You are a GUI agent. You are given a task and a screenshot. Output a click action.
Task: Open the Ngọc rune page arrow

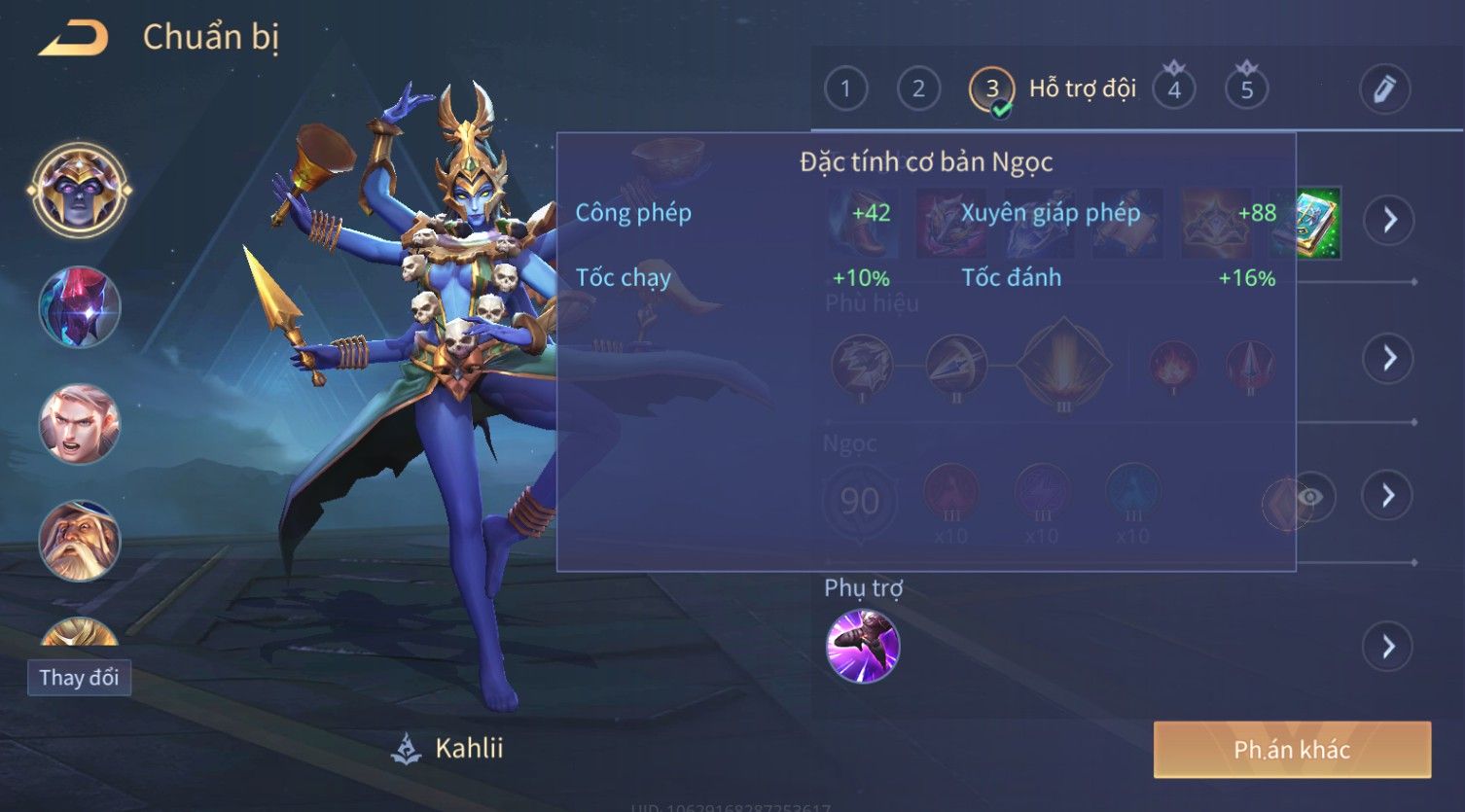[x=1389, y=496]
